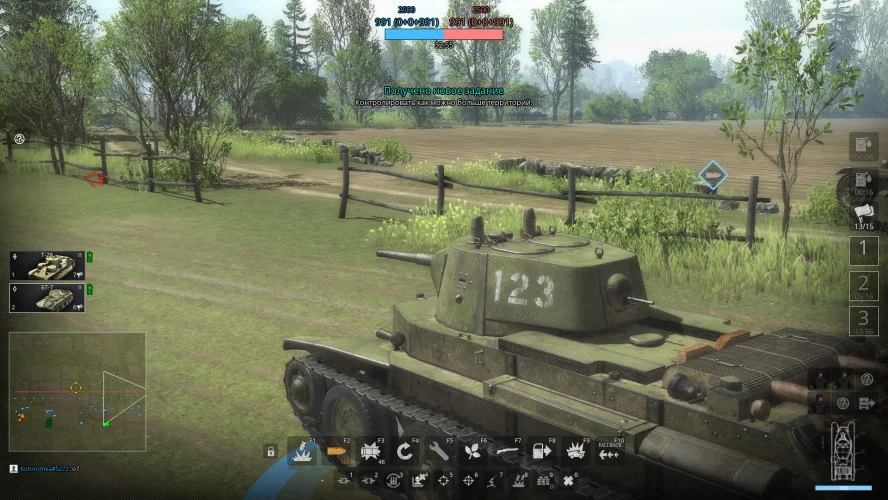Select reinforcement group number 1
888x500 pixels.
coord(863,248)
